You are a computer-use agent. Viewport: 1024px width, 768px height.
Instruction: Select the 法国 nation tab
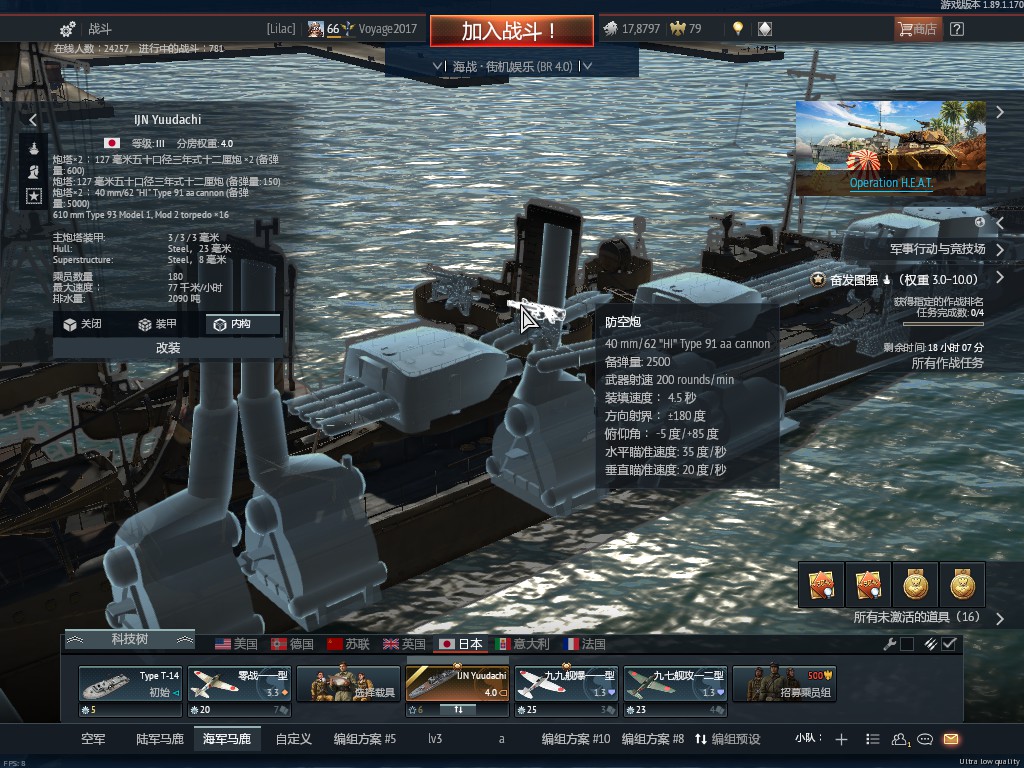point(584,644)
